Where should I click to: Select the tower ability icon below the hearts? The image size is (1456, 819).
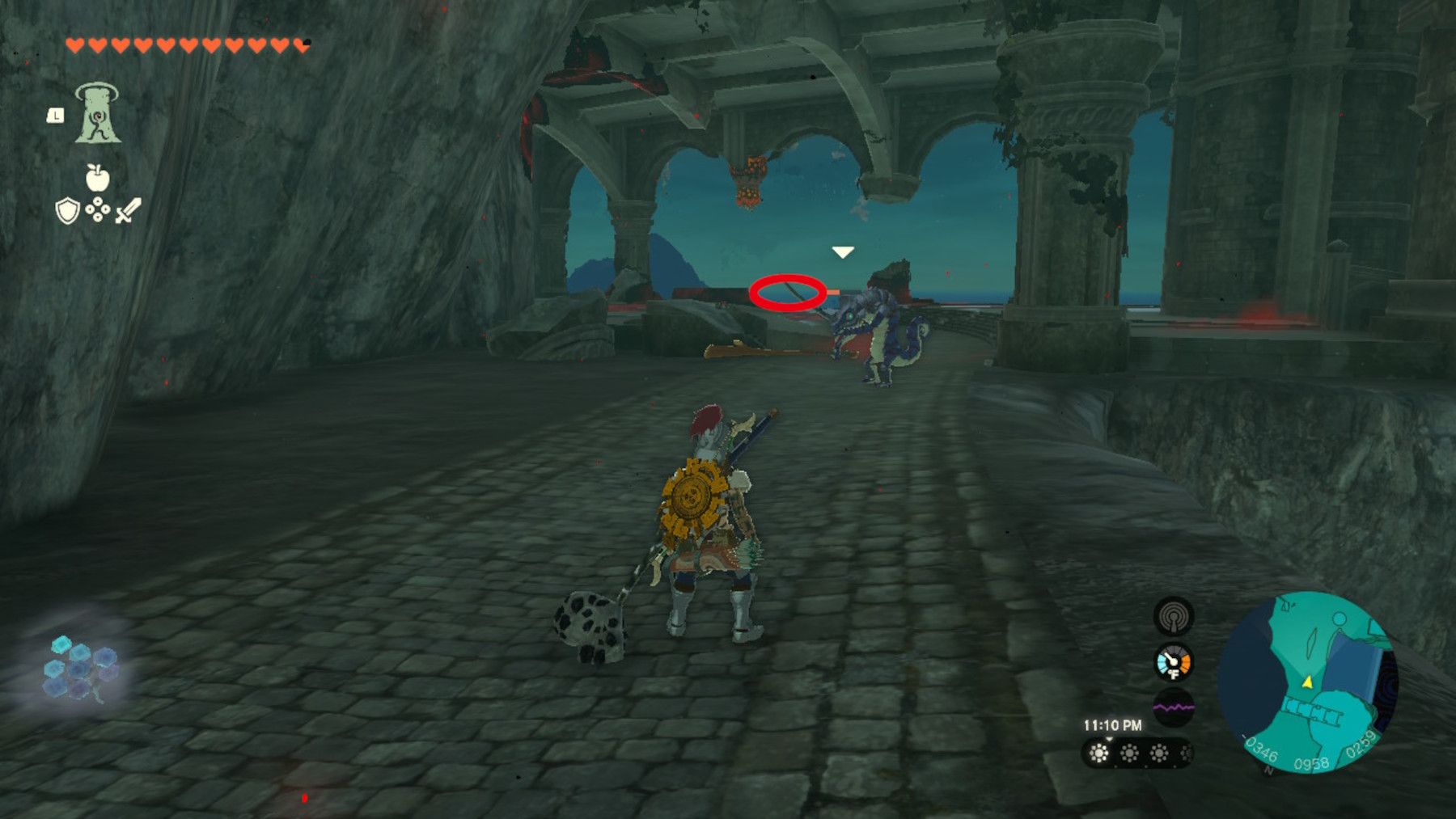[x=97, y=112]
